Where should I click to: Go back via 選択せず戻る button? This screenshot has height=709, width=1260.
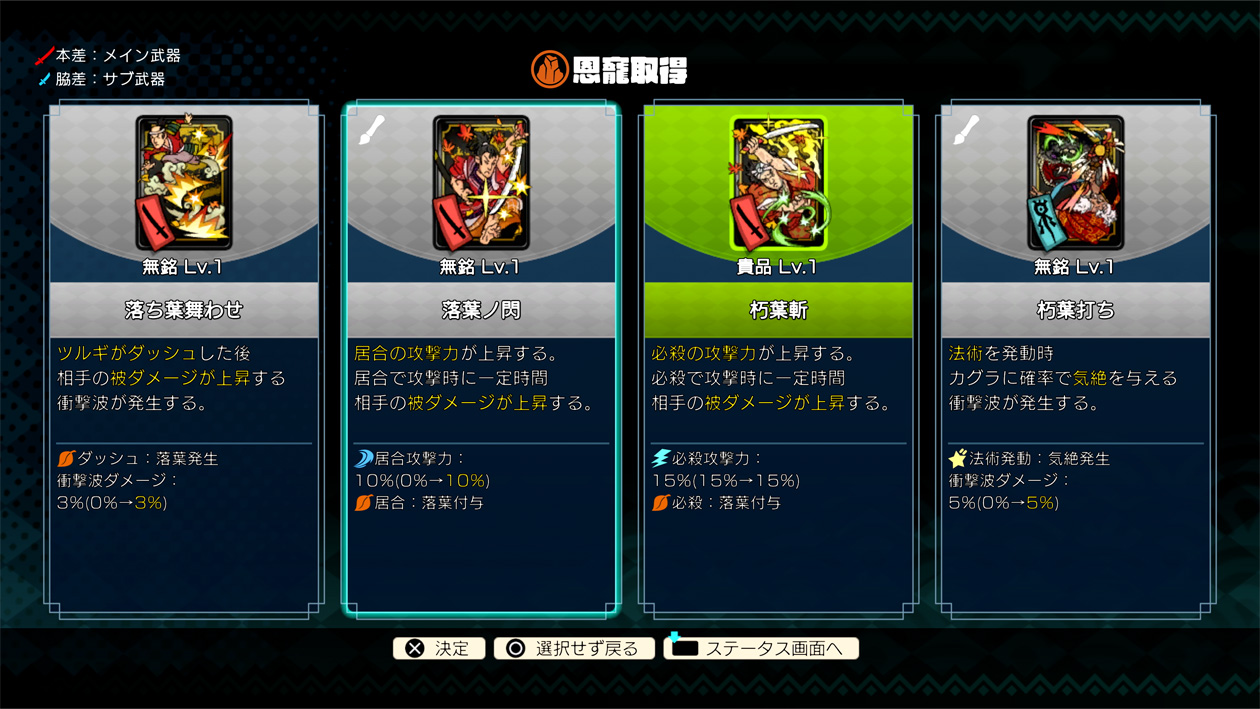[574, 648]
